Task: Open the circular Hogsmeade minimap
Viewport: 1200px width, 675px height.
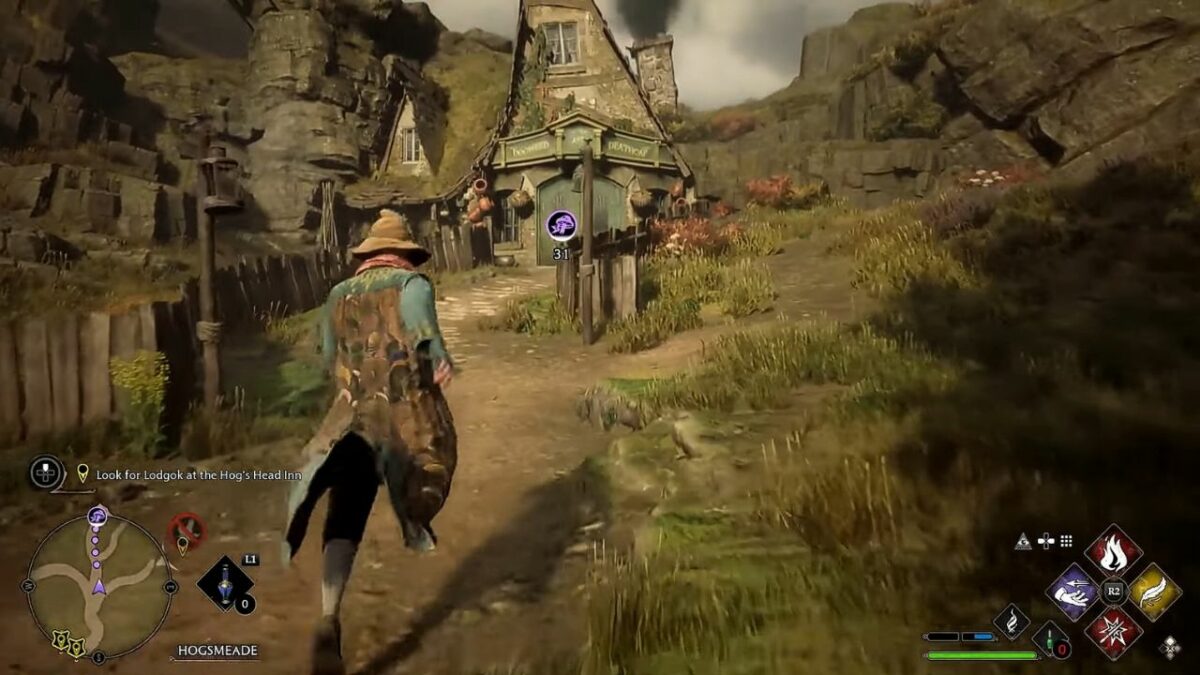Action: point(98,584)
